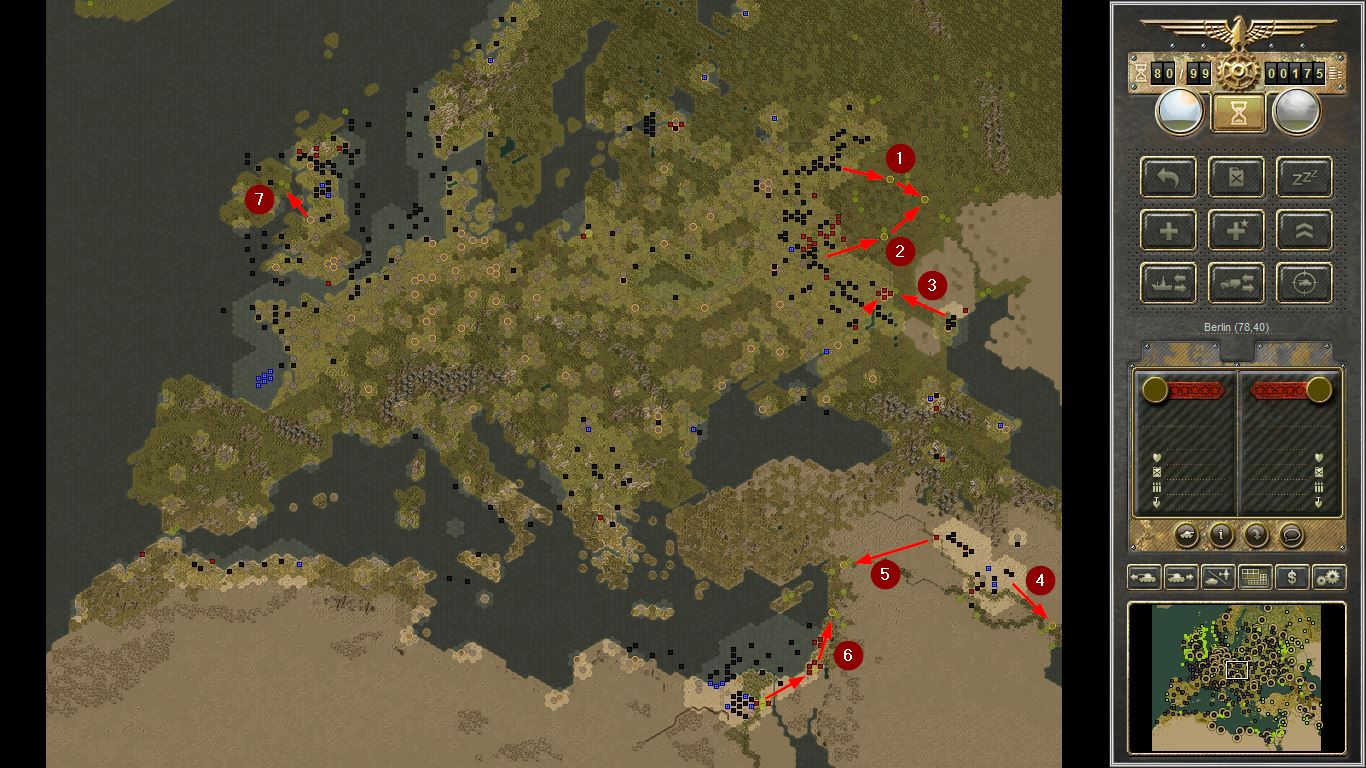Put the selected unit to sleep with zZz
The width and height of the screenshot is (1366, 768).
(x=1302, y=177)
